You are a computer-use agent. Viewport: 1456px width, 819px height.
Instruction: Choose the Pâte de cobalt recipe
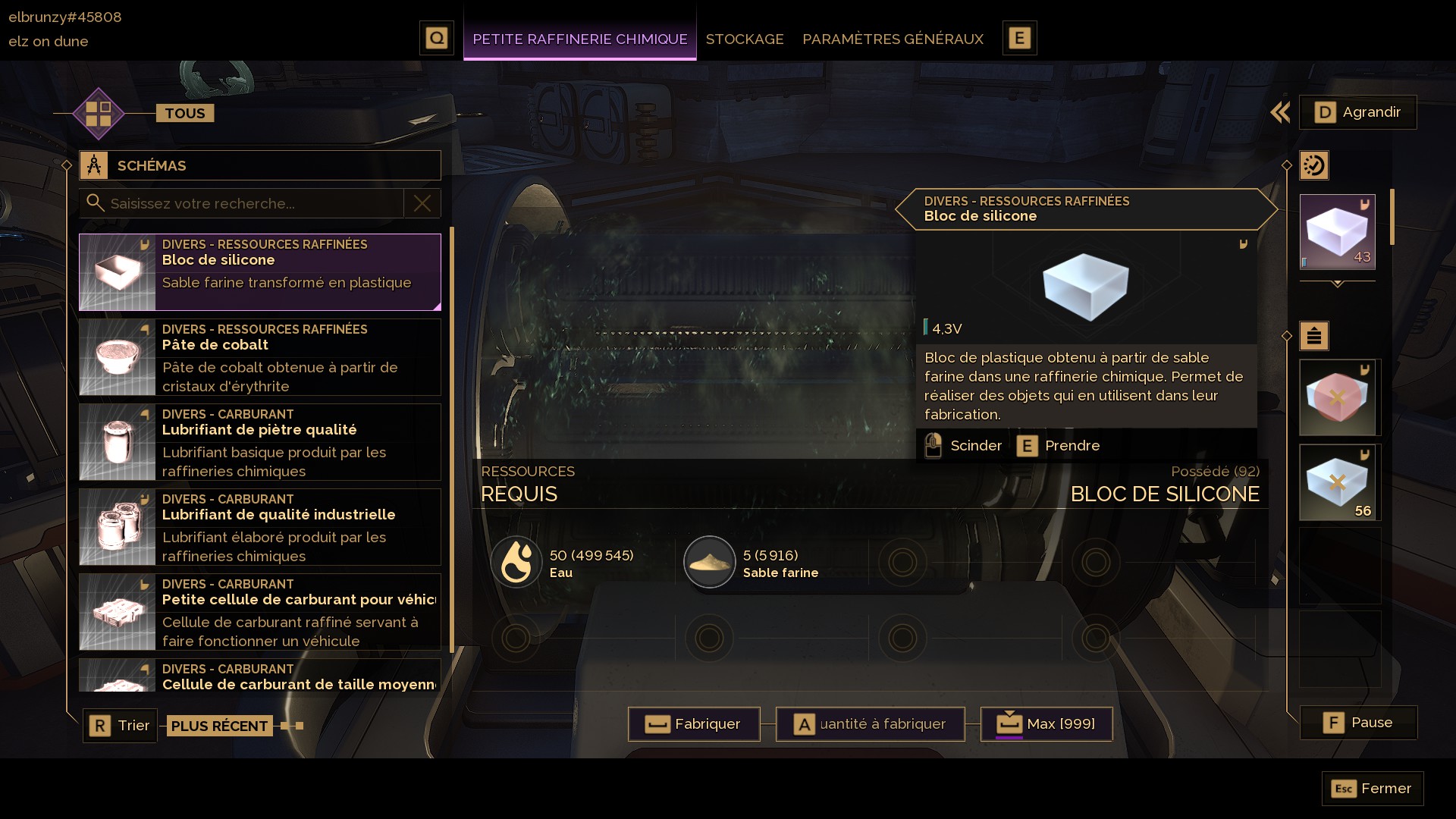coord(260,357)
